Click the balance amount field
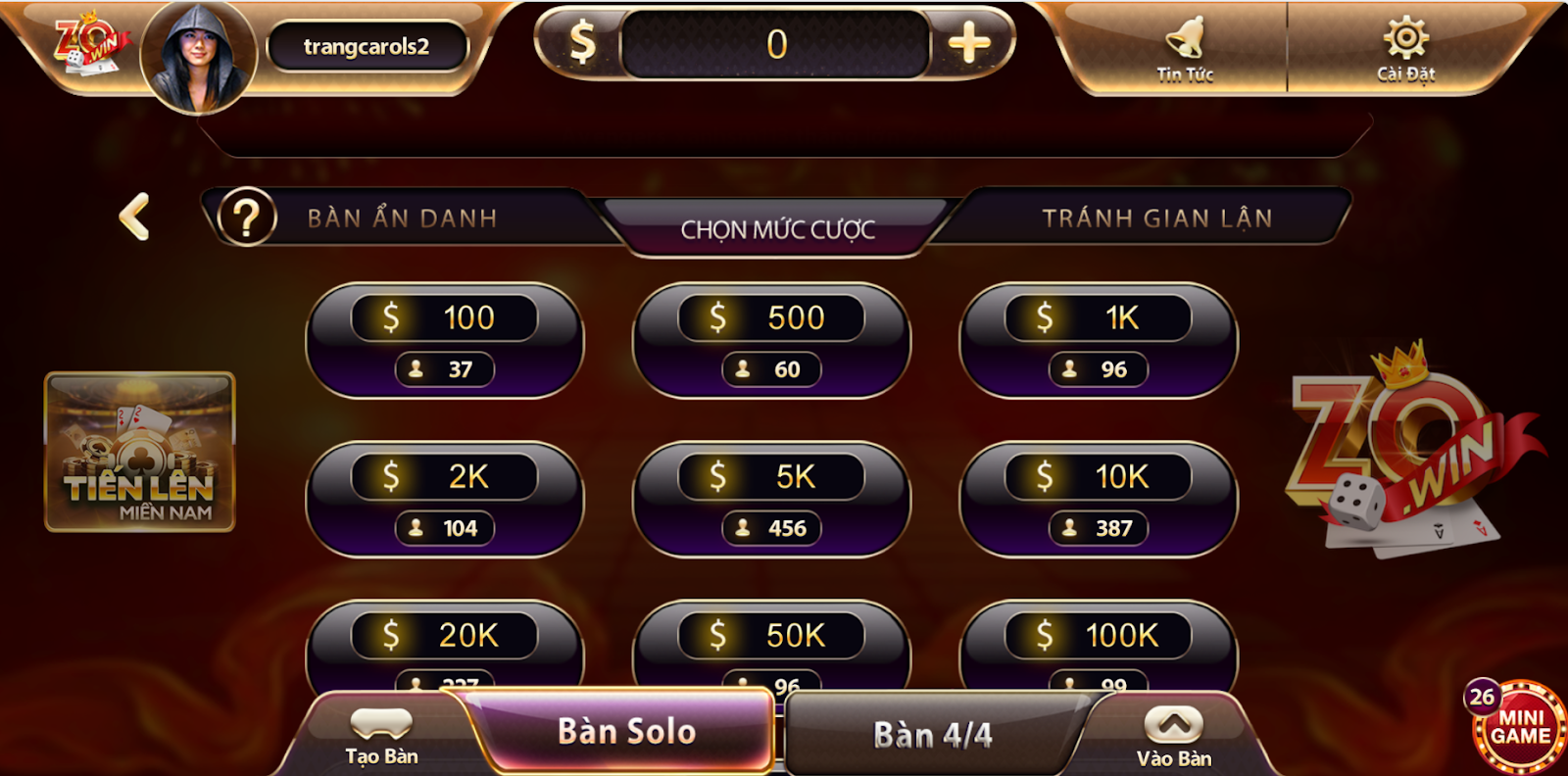1568x776 pixels. point(774,41)
